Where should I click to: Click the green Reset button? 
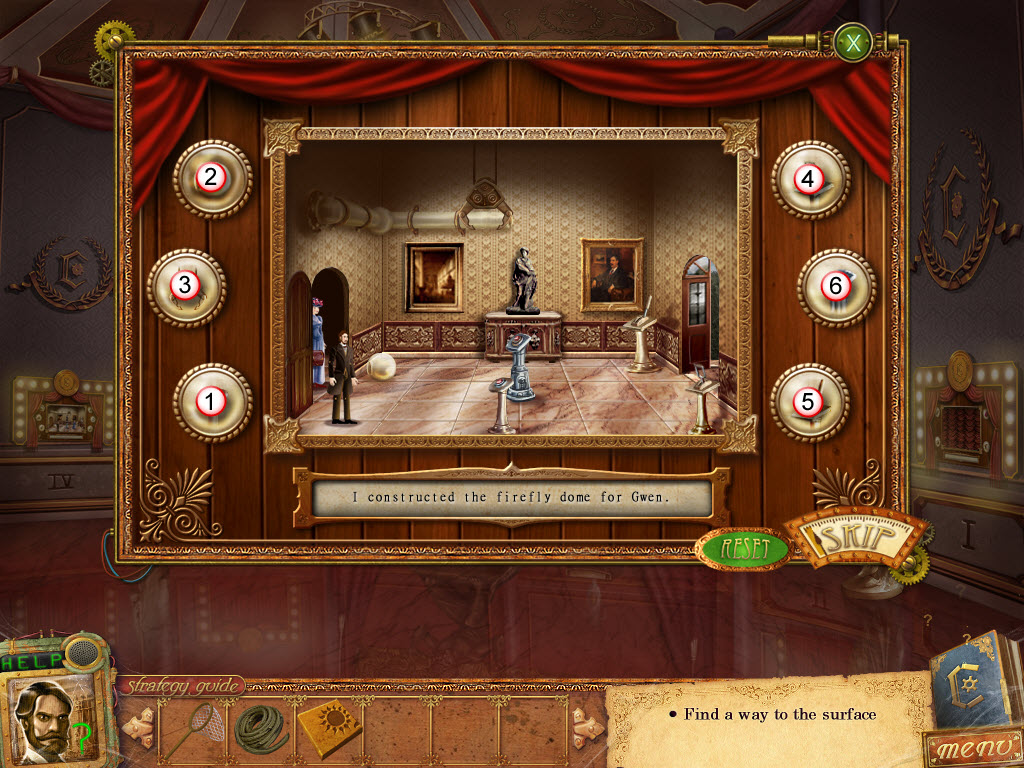tap(743, 548)
